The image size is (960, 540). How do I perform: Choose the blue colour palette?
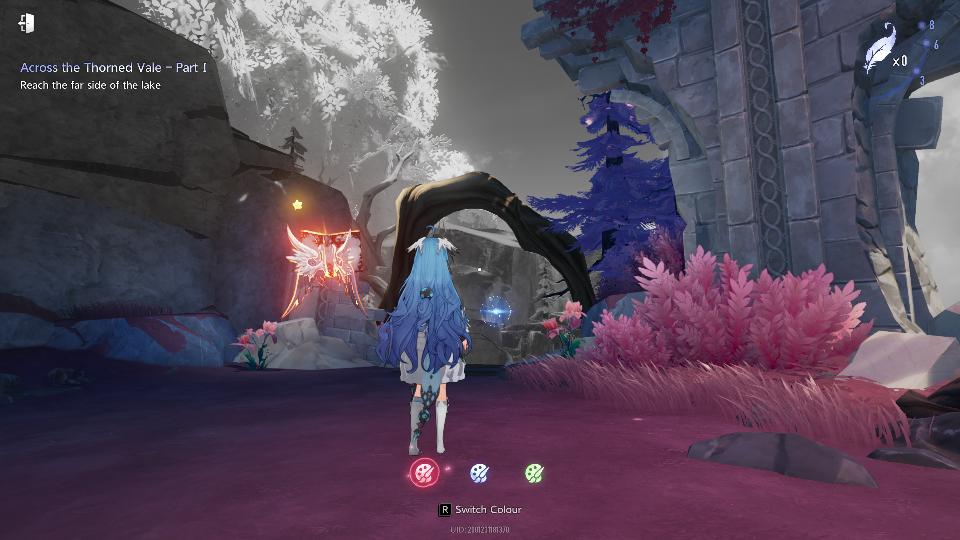[x=479, y=472]
